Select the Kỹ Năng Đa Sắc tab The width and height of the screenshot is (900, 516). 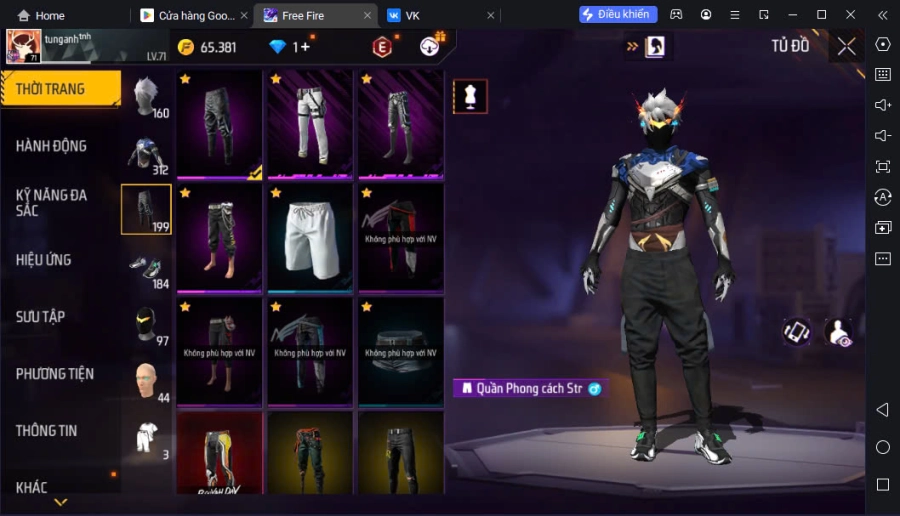coord(52,202)
